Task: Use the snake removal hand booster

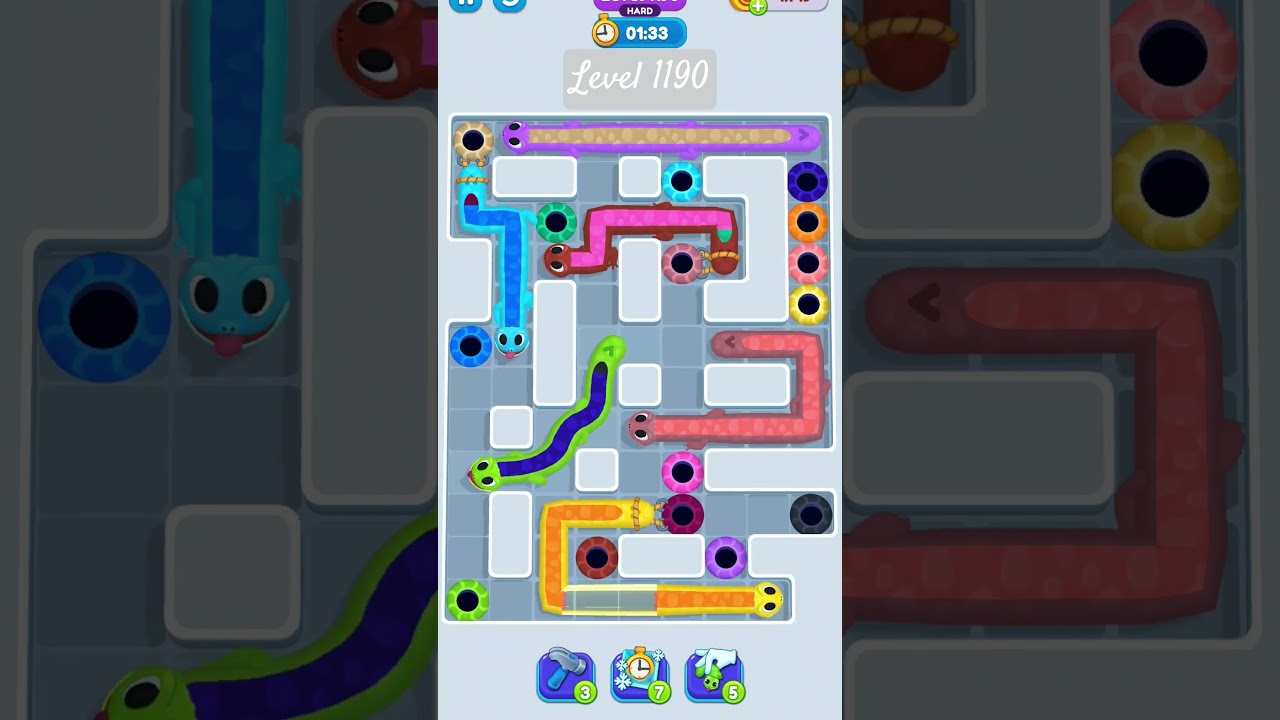Action: coord(714,675)
